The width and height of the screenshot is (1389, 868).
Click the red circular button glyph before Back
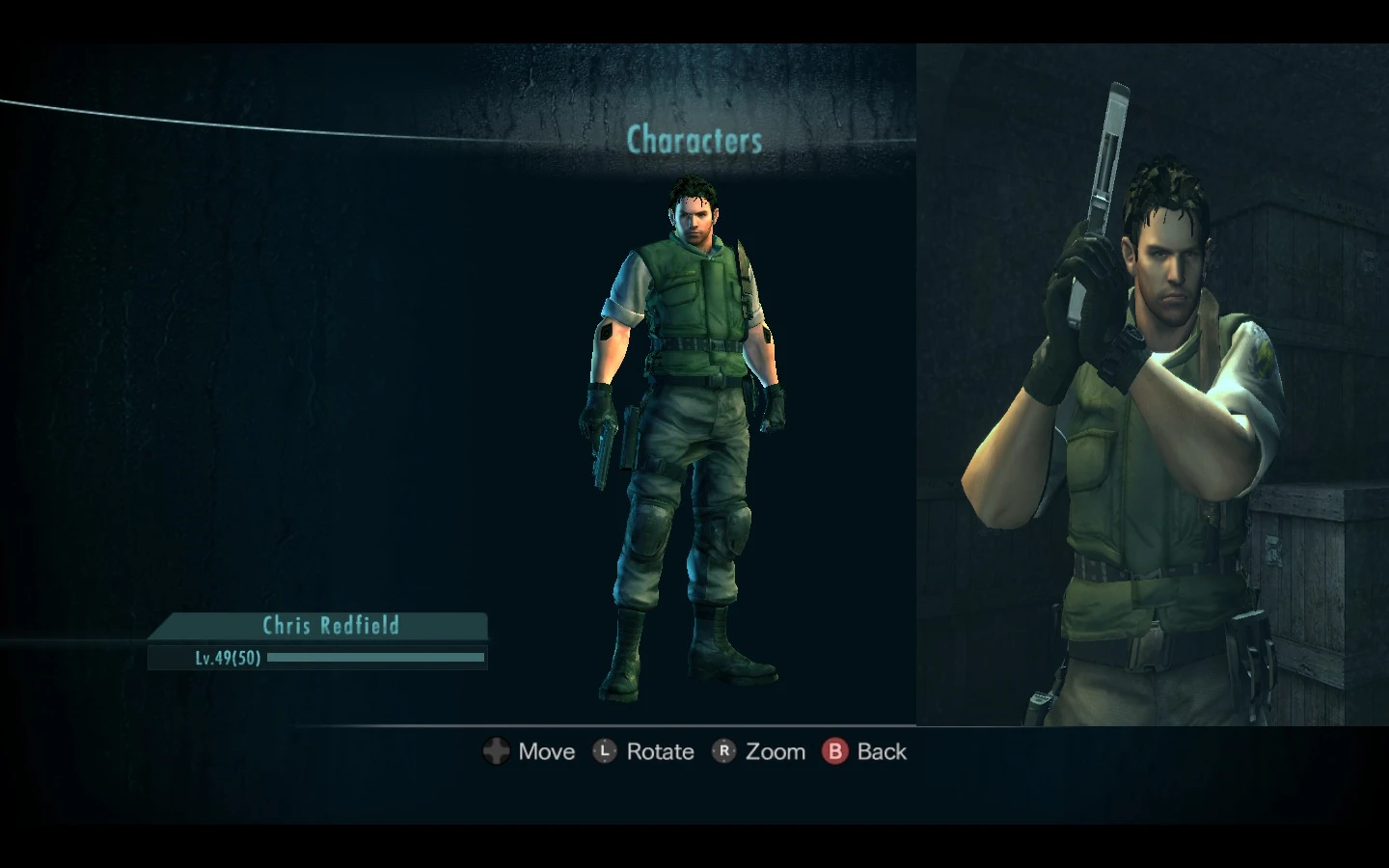tap(833, 751)
